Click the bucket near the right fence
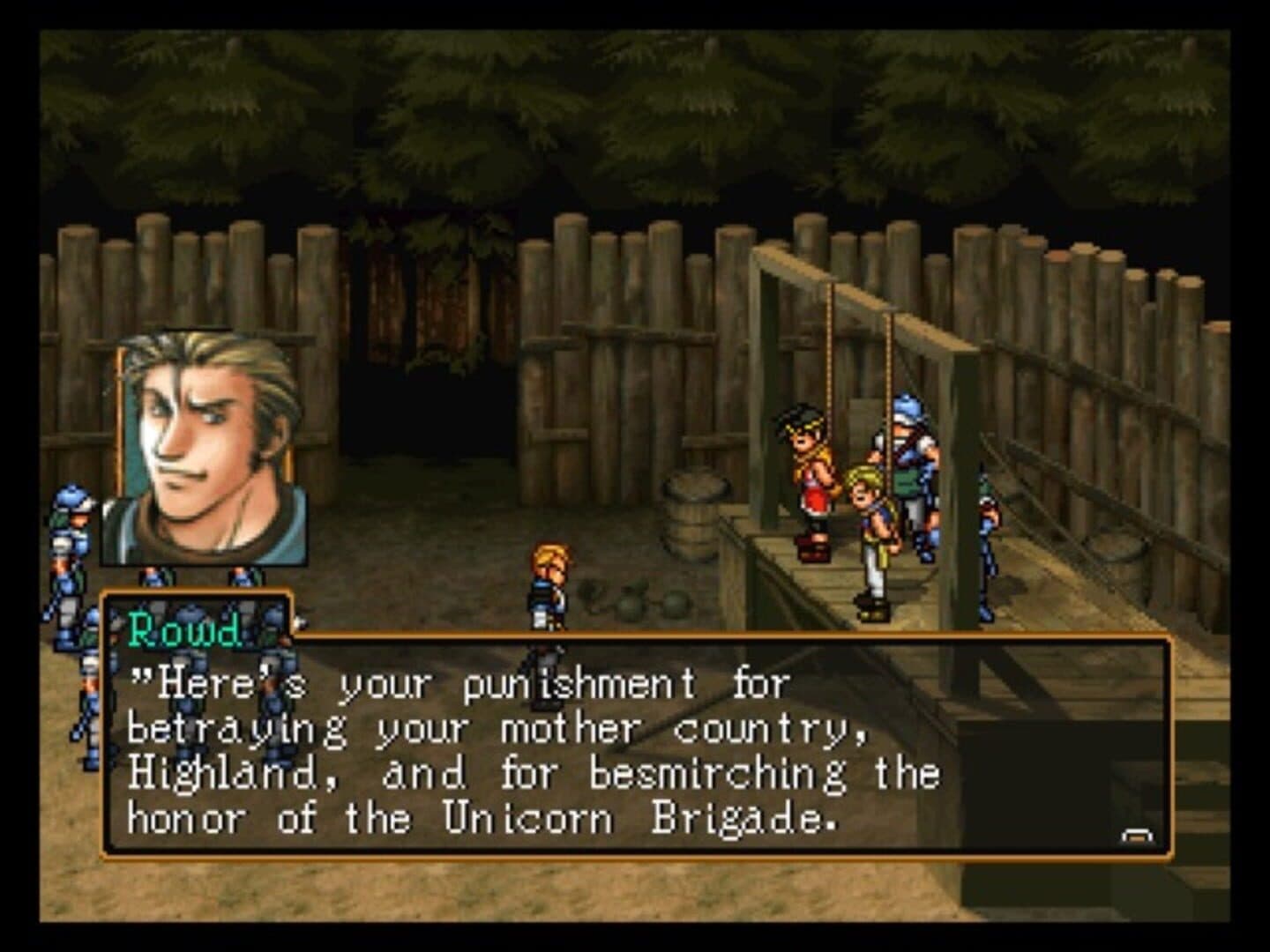 pyautogui.click(x=1116, y=555)
